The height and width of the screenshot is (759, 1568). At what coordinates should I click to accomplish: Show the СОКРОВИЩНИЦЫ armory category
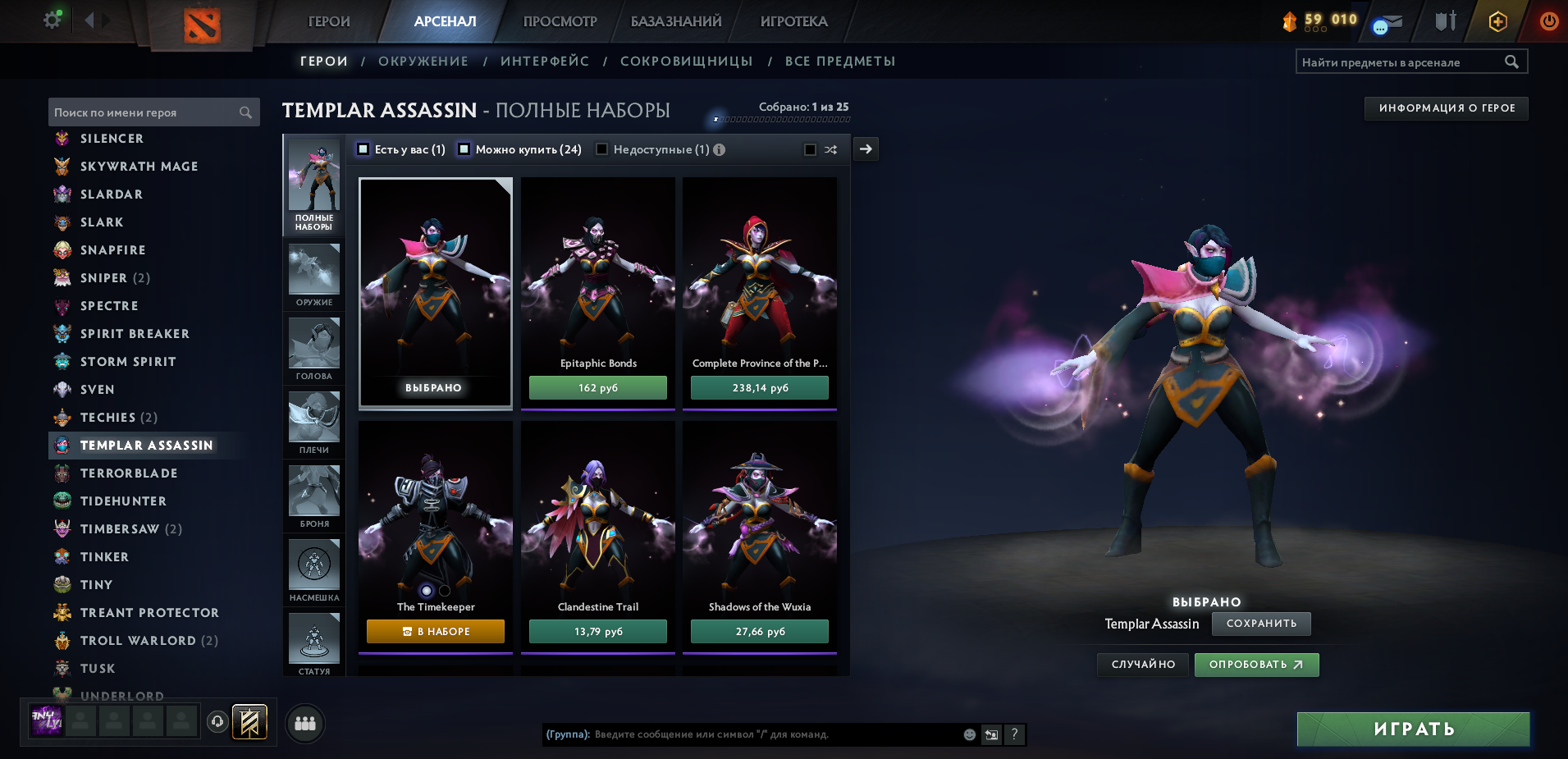coord(686,62)
